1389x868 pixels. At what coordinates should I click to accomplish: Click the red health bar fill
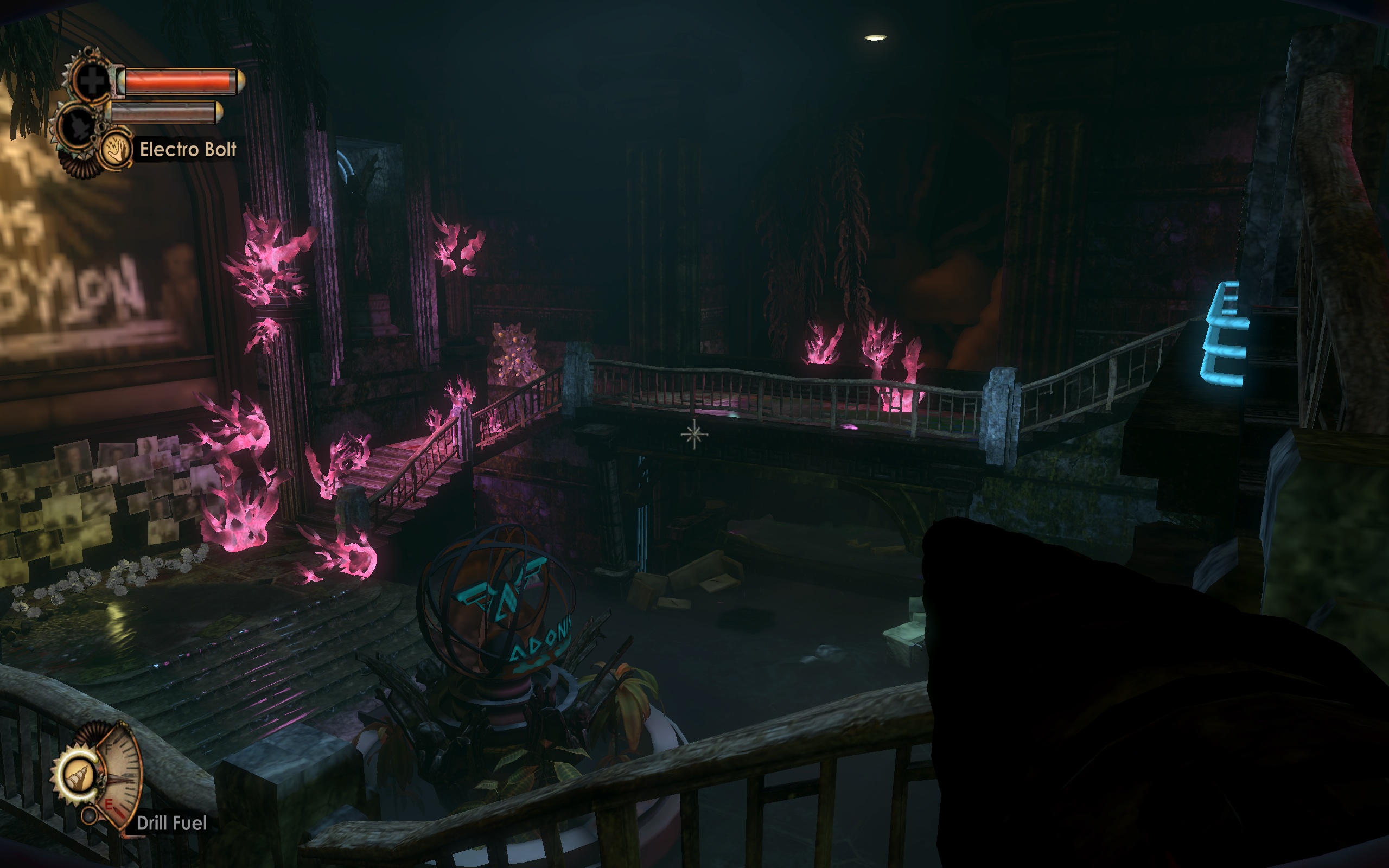point(175,81)
